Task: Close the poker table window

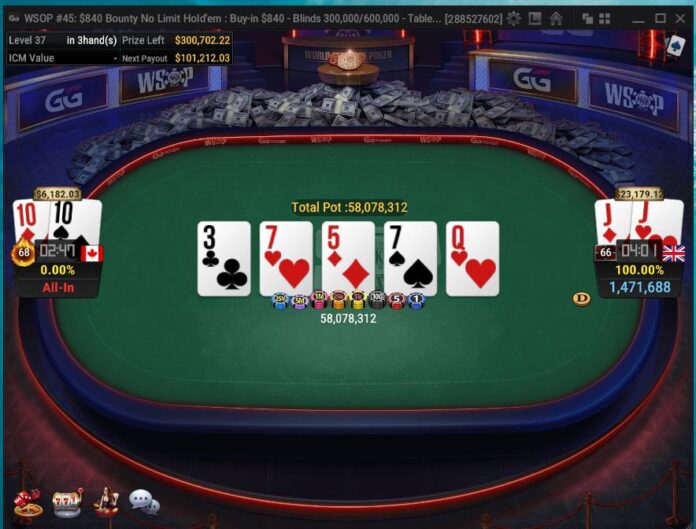Action: tap(682, 18)
